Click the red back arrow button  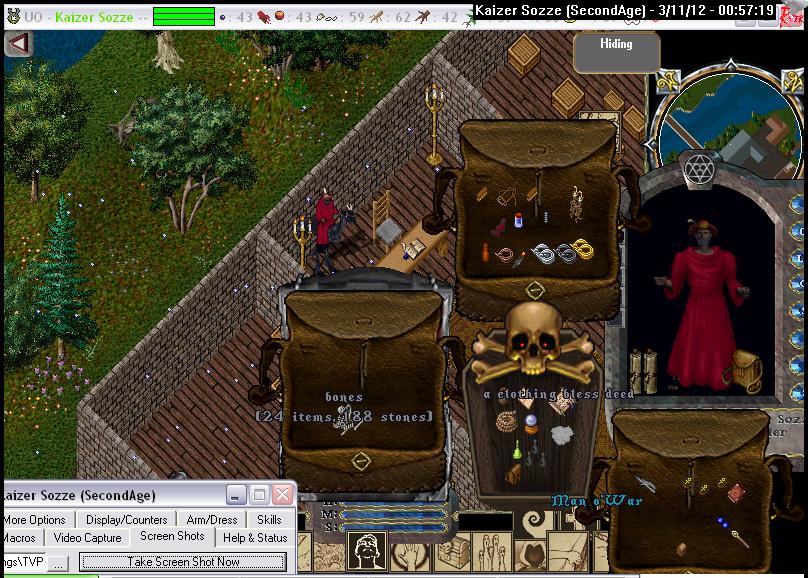click(17, 44)
